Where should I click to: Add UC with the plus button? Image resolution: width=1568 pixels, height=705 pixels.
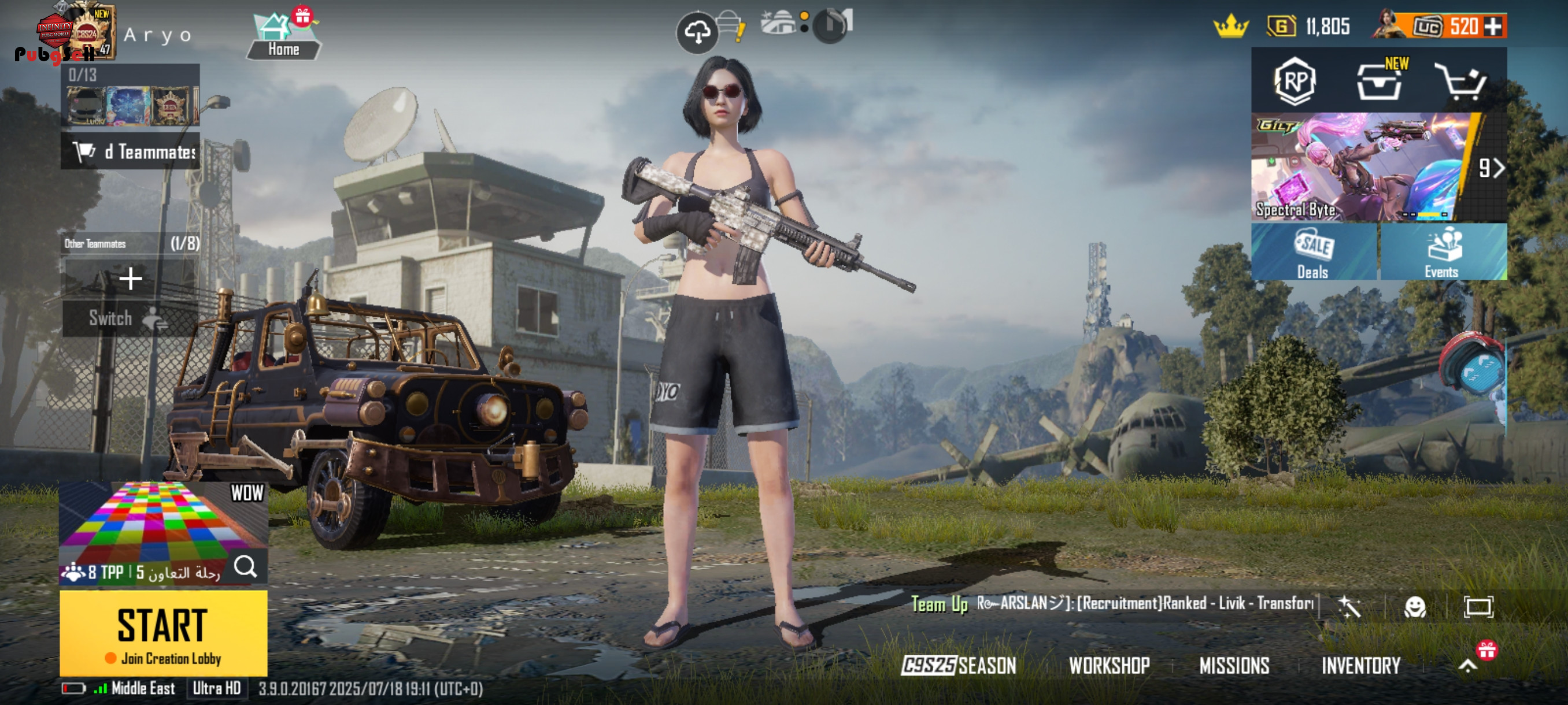pos(1493,26)
